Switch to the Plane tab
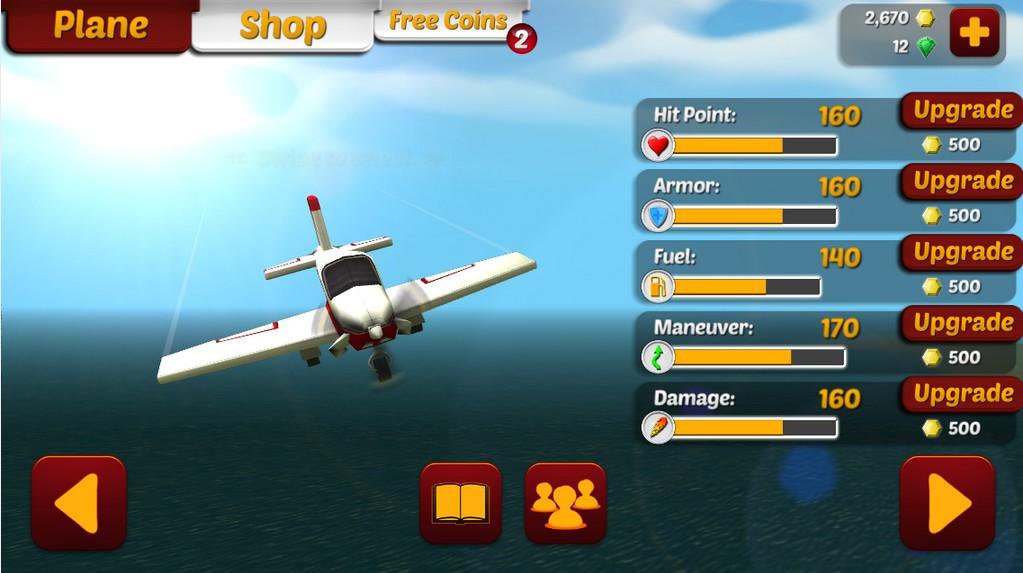 [99, 25]
